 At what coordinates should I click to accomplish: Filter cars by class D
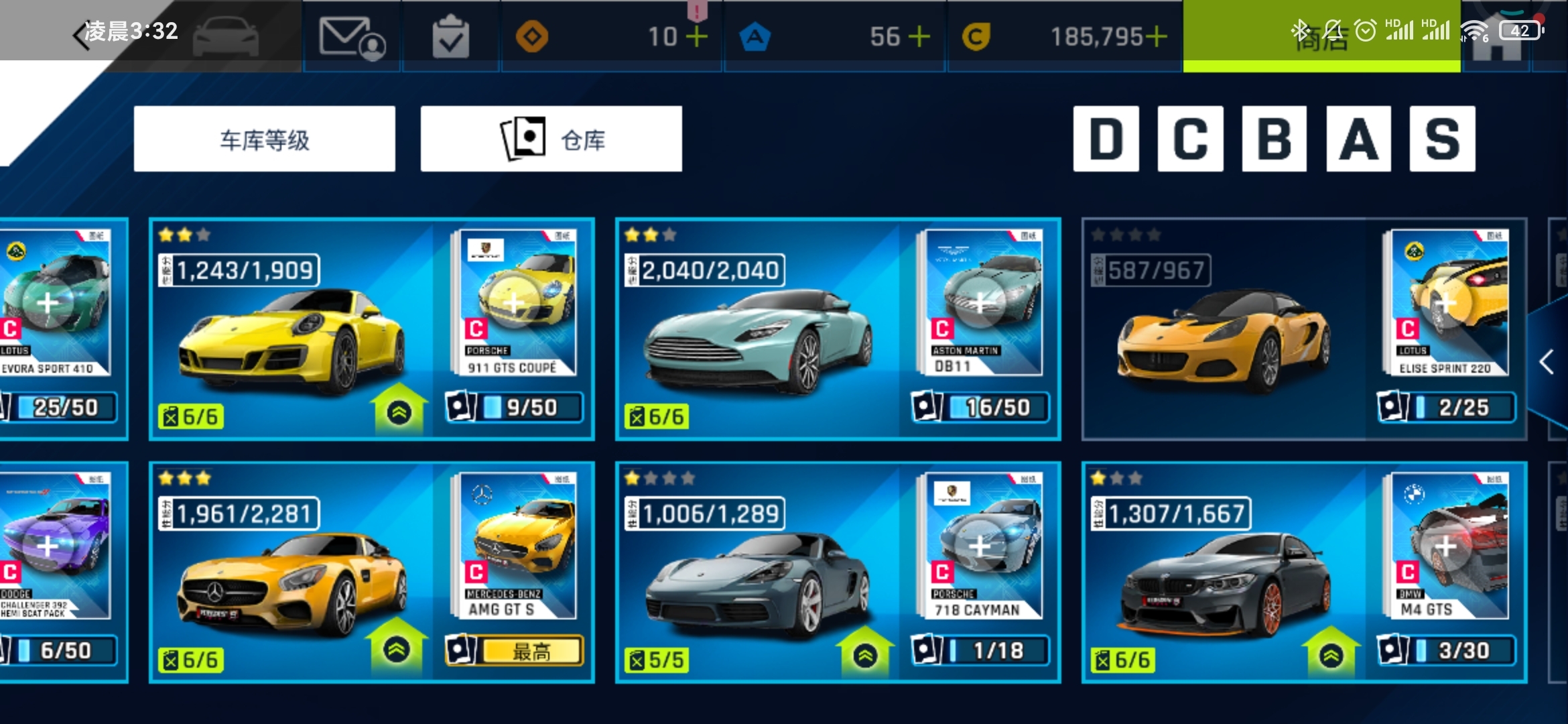[x=1106, y=139]
